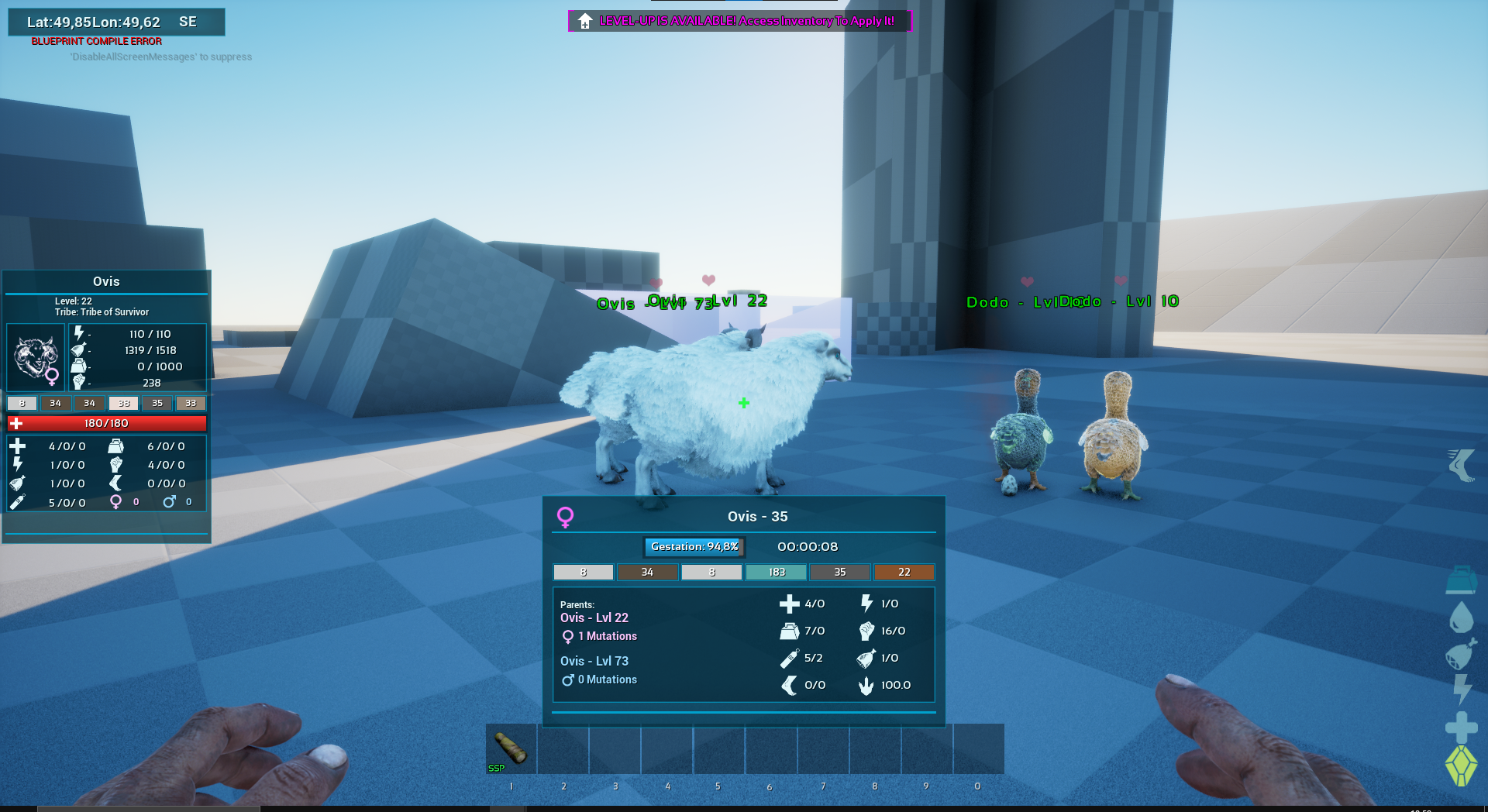Click the foot icon at right edge
Image resolution: width=1488 pixels, height=812 pixels.
(1462, 465)
